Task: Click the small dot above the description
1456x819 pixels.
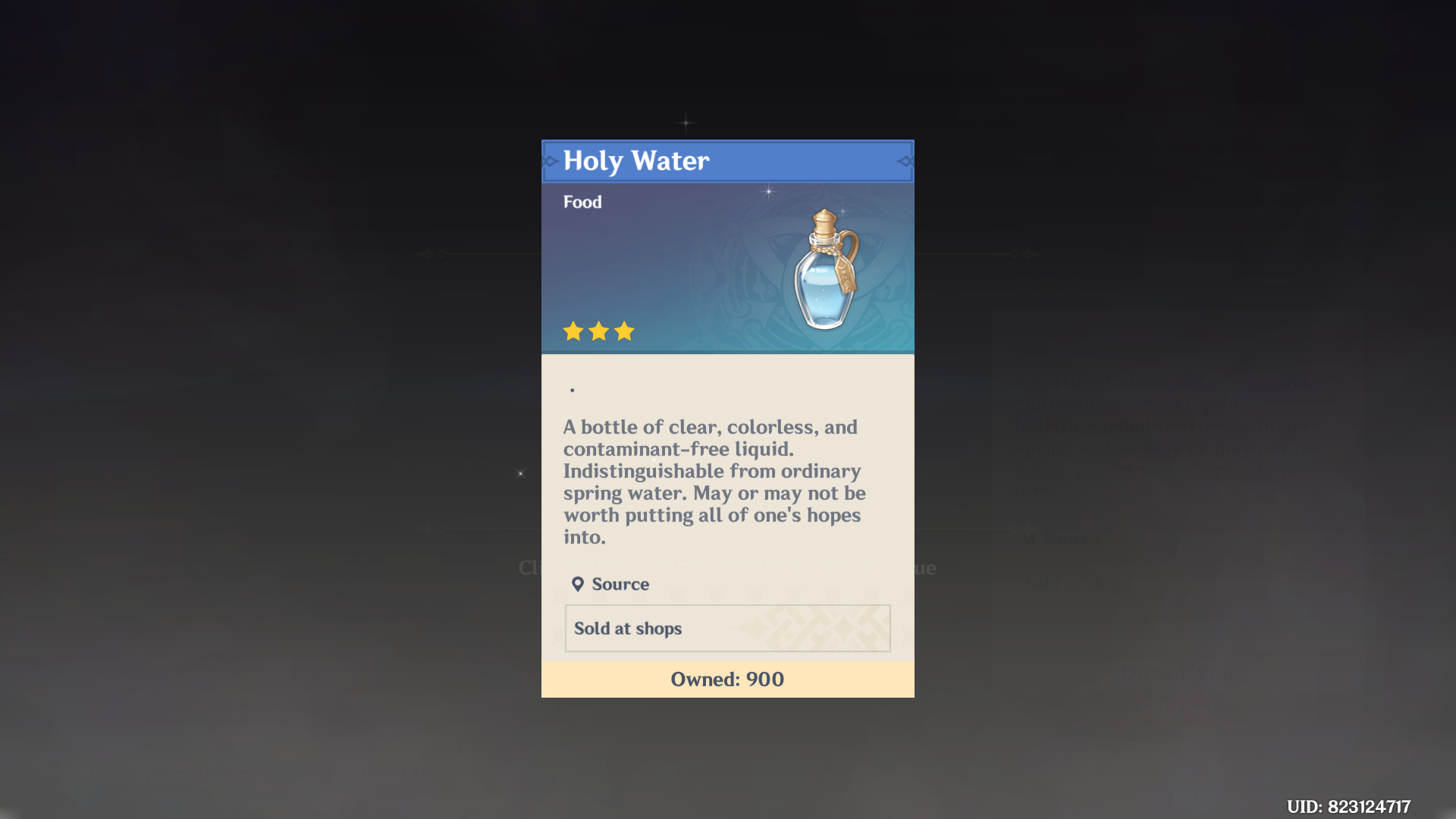Action: [x=573, y=388]
